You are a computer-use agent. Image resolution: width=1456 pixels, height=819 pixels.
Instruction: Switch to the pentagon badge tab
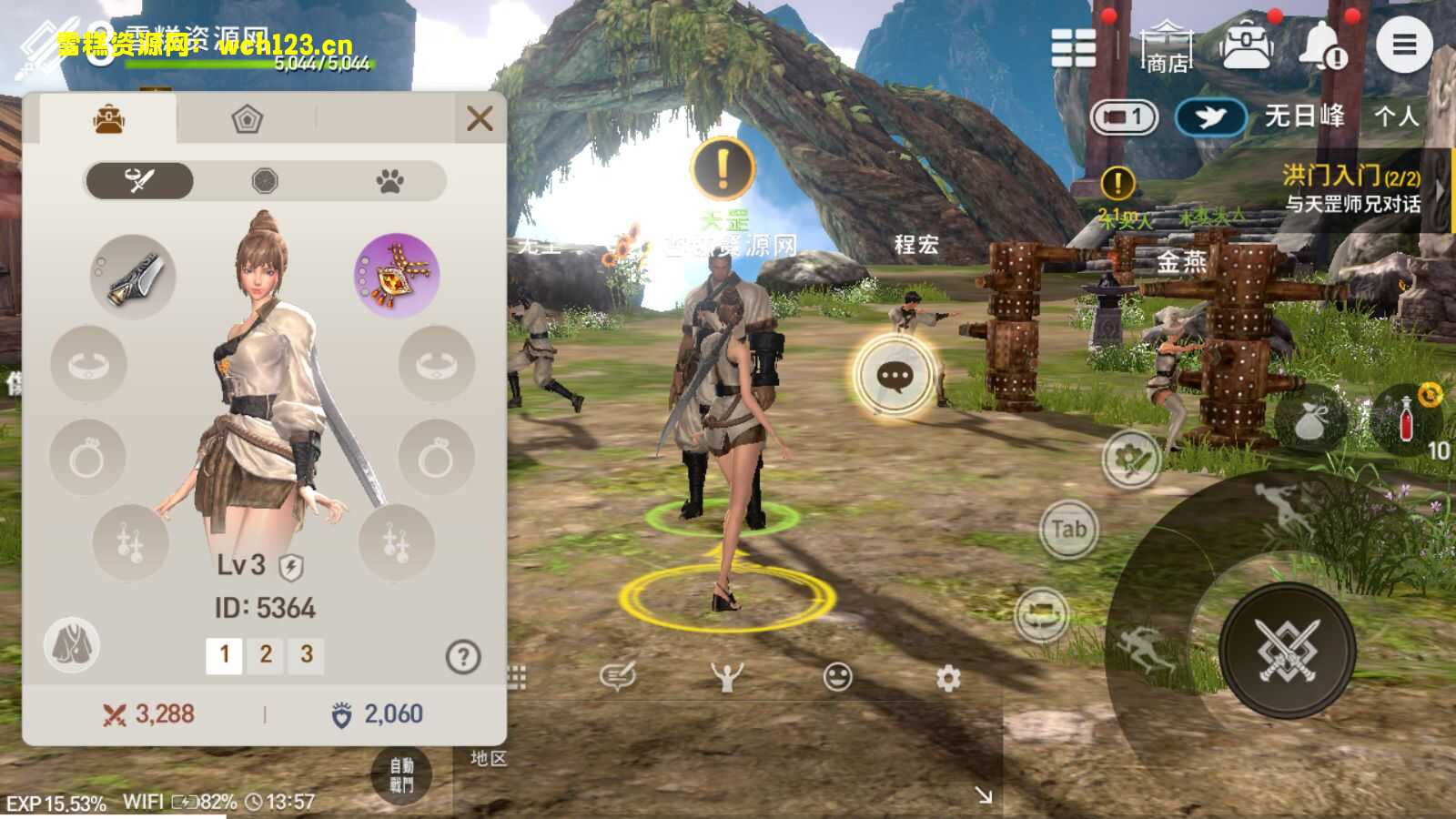click(247, 118)
